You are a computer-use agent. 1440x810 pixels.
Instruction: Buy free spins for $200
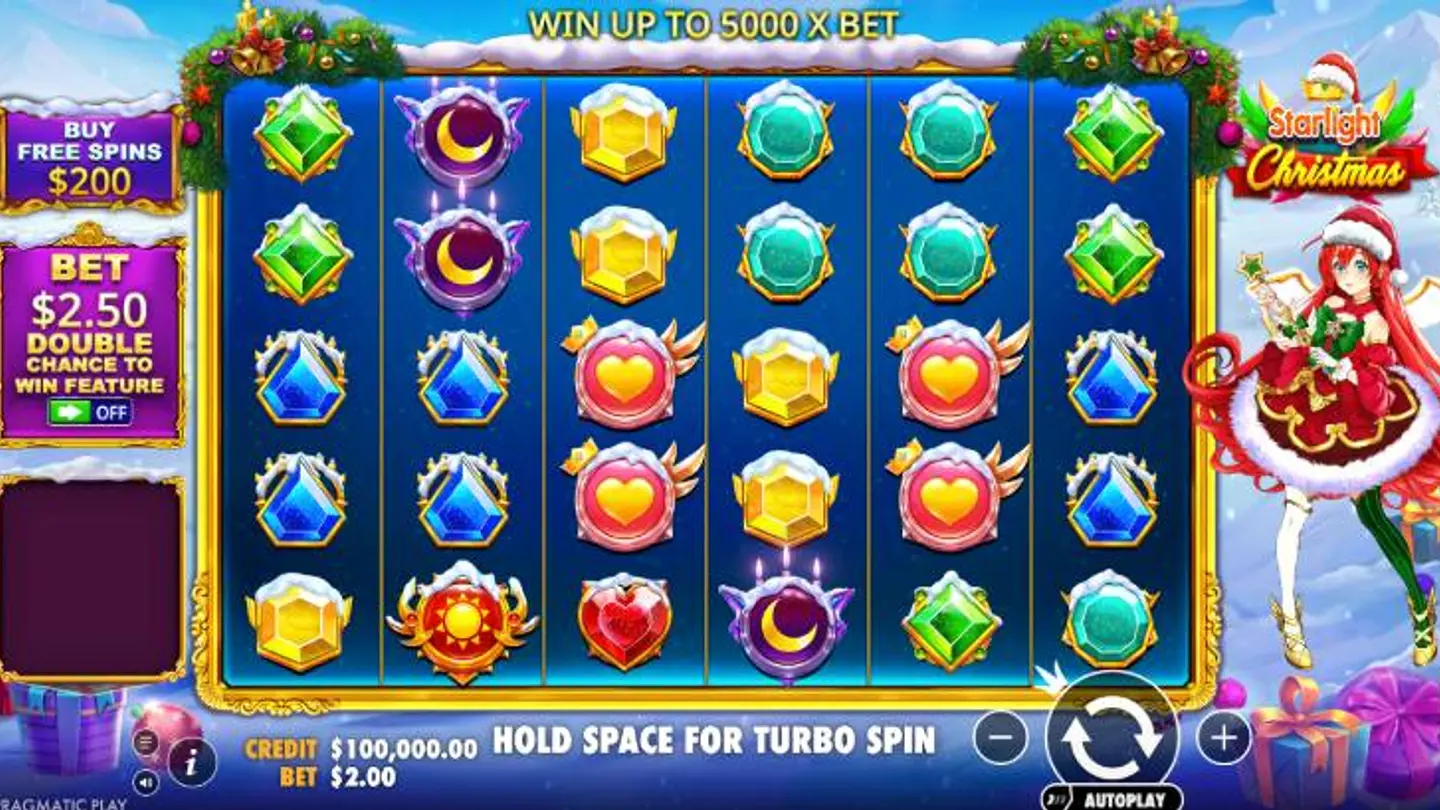tap(90, 158)
